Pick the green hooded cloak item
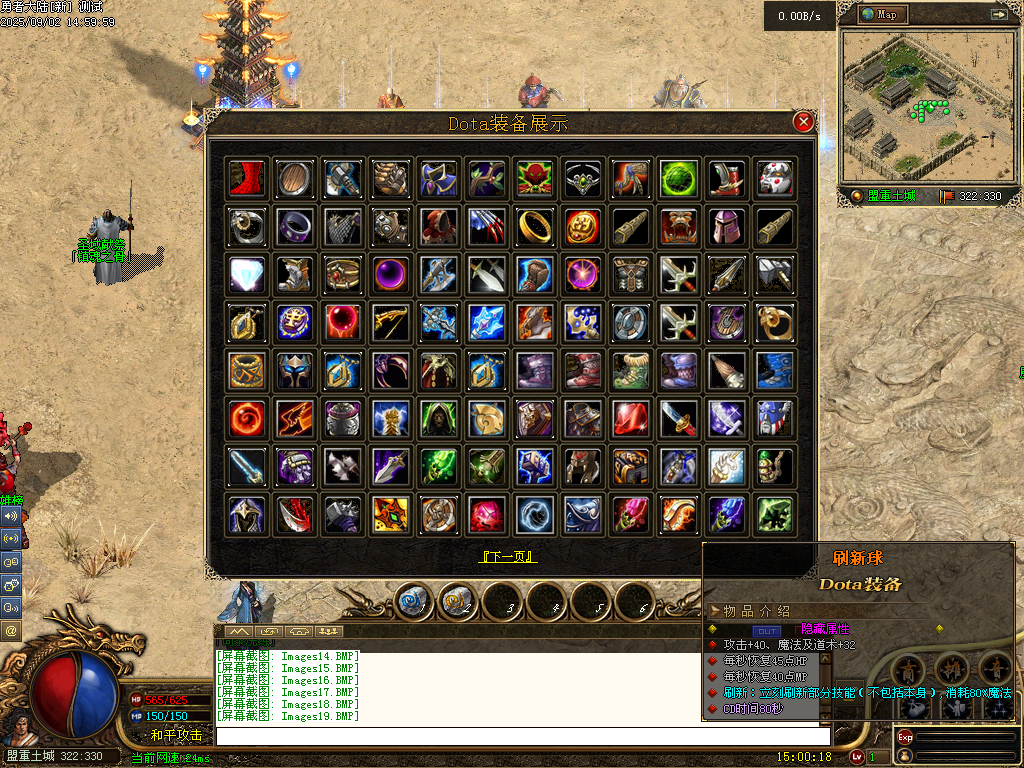The height and width of the screenshot is (768, 1024). coord(438,419)
